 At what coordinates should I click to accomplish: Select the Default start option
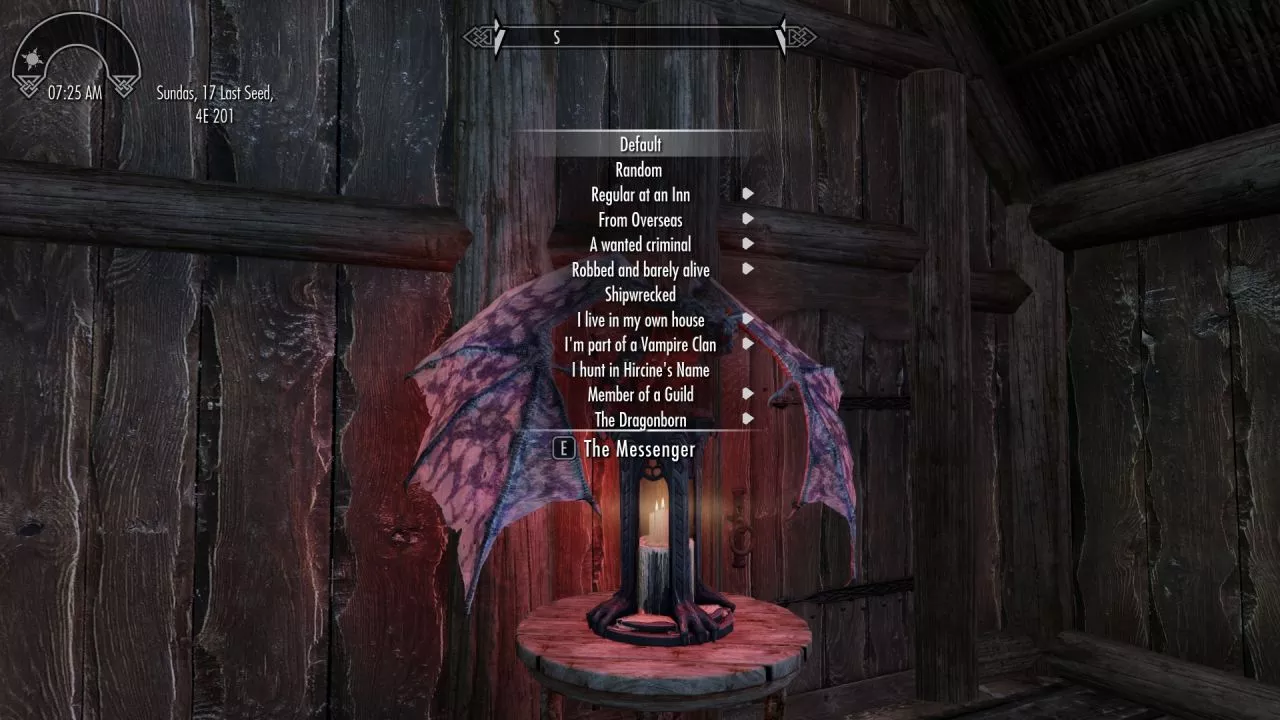pos(640,145)
